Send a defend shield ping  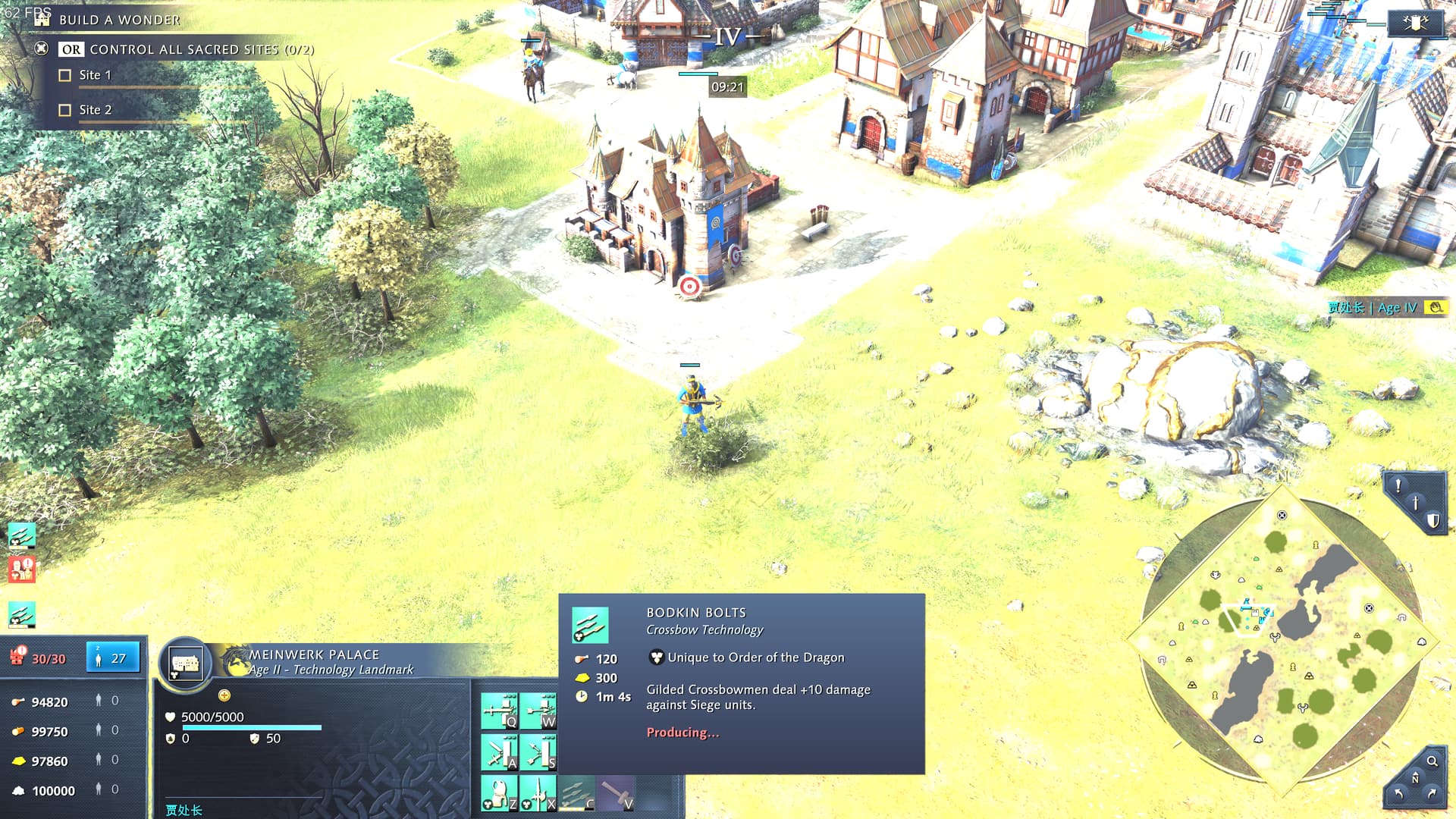coord(1432,520)
